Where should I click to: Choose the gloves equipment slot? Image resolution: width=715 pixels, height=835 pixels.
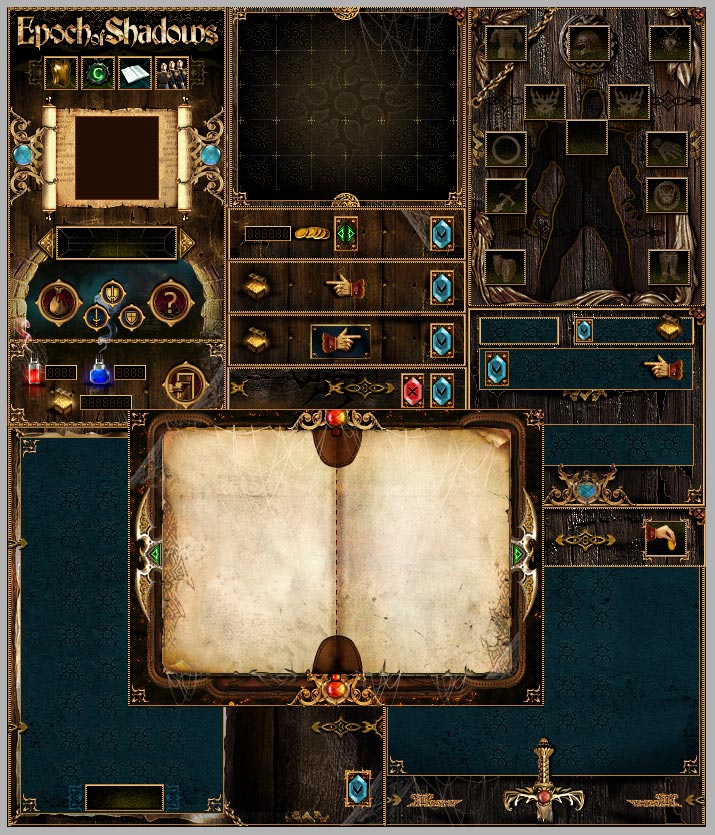click(669, 150)
